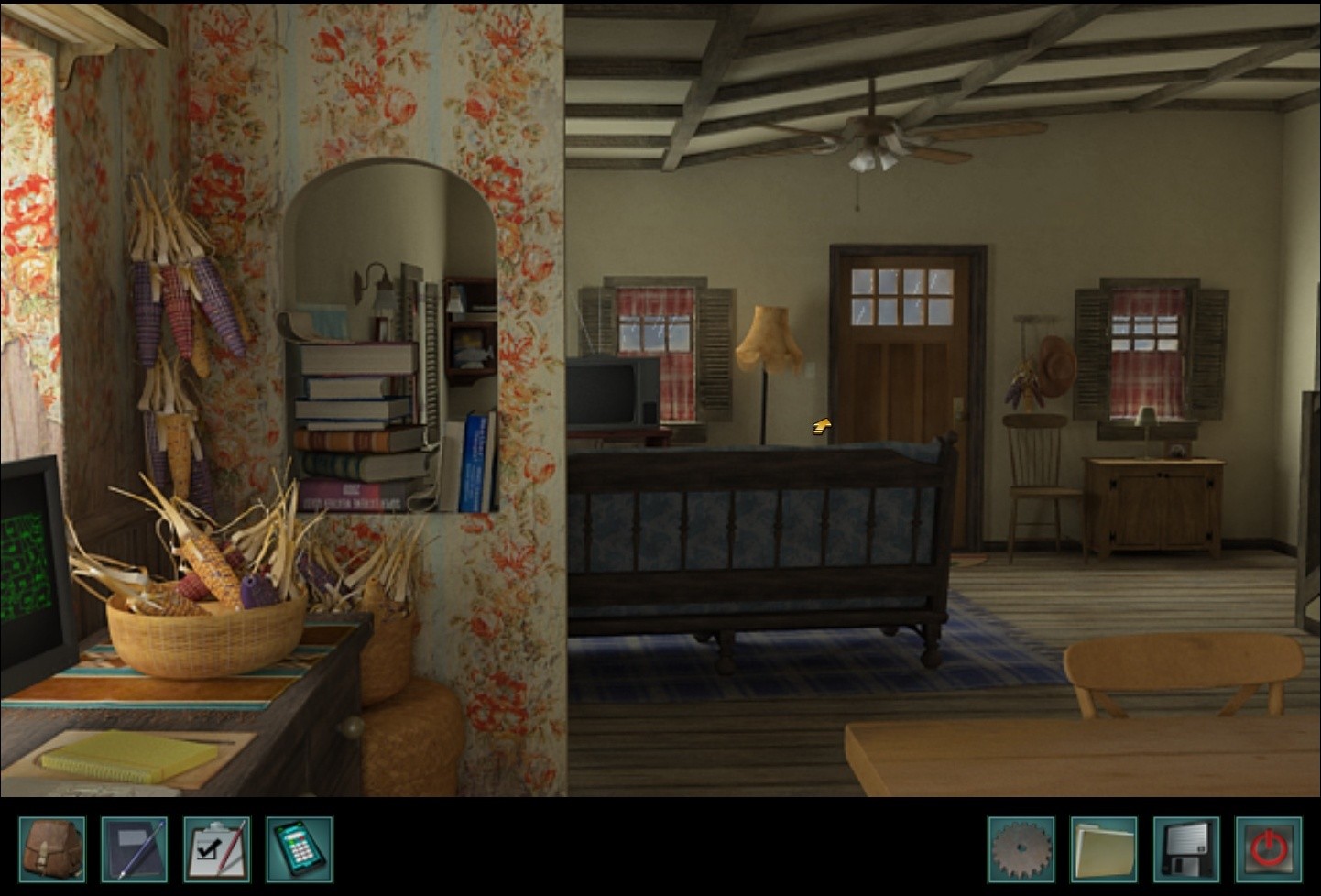Open the leather satchel inventory
This screenshot has height=896, width=1321.
coord(52,849)
